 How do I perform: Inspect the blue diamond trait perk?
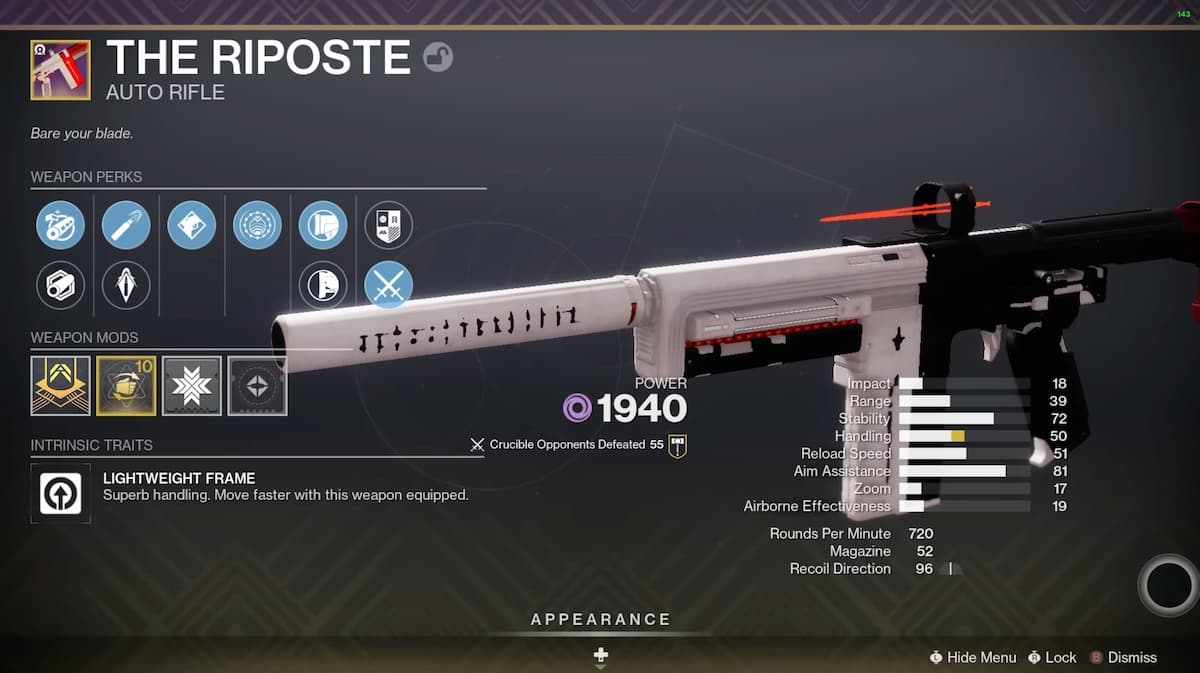coord(192,225)
